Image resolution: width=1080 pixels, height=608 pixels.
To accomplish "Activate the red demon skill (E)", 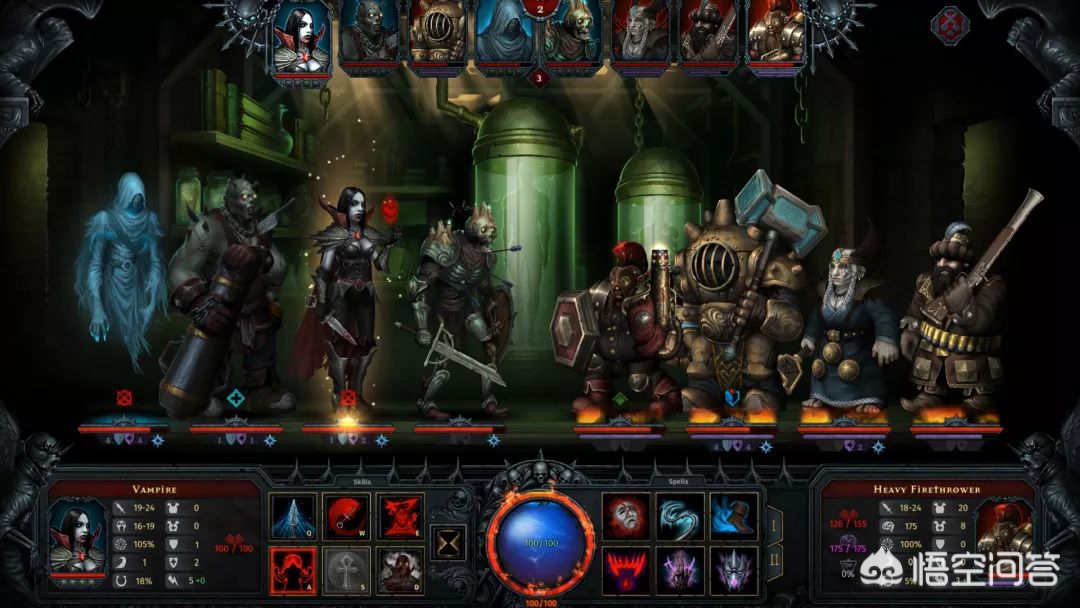I will click(401, 516).
